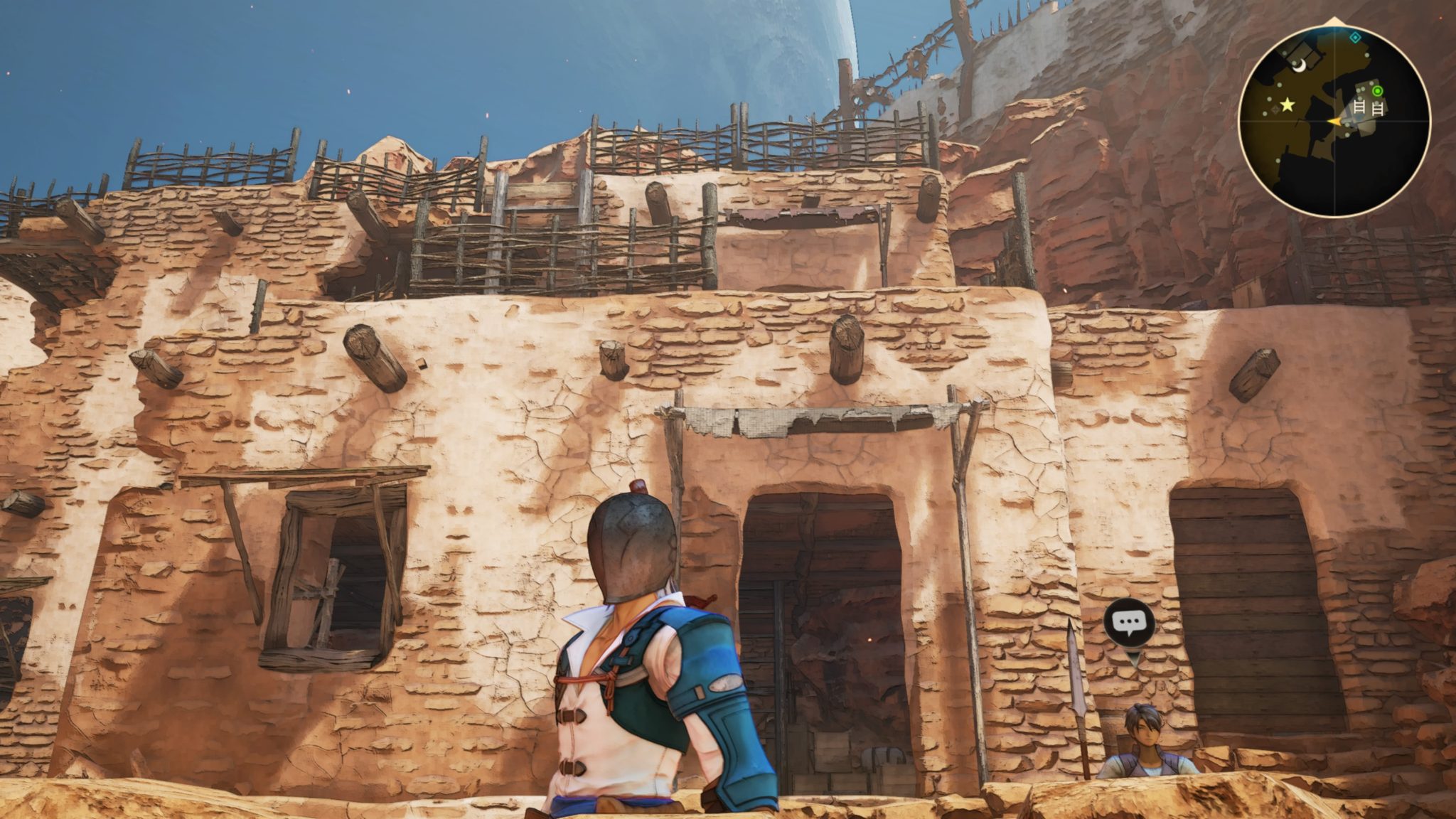Select the left ladder icon on the minimap
The width and height of the screenshot is (1456, 819).
coord(1359,107)
